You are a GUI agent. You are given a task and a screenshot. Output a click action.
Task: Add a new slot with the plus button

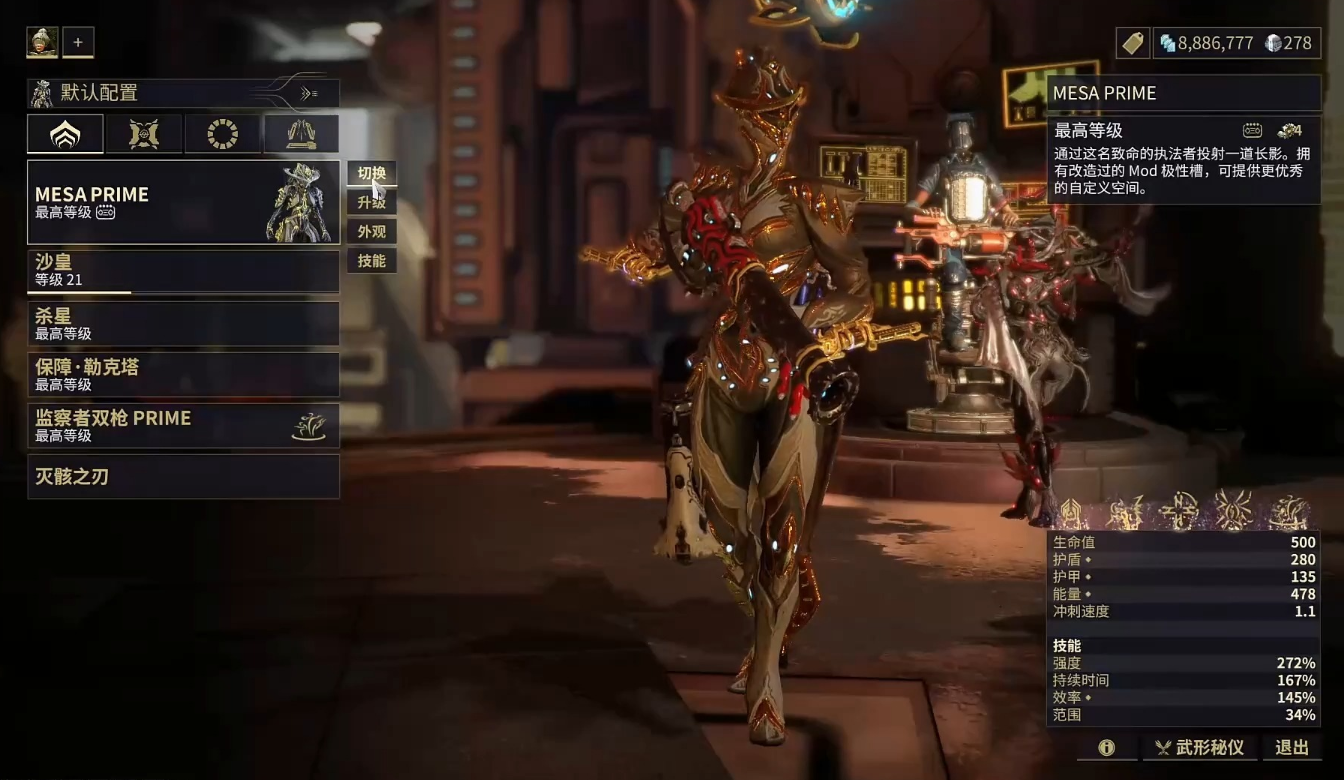coord(78,42)
